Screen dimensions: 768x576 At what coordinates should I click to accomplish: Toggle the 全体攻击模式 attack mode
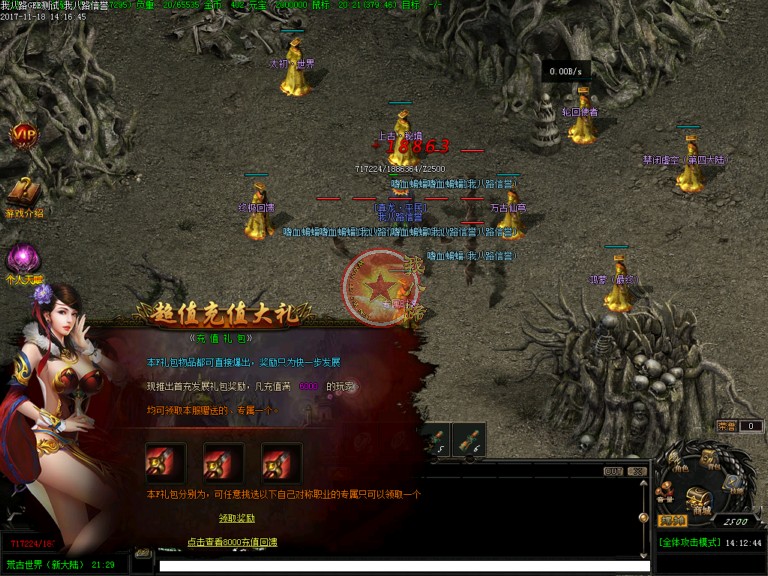(x=690, y=543)
